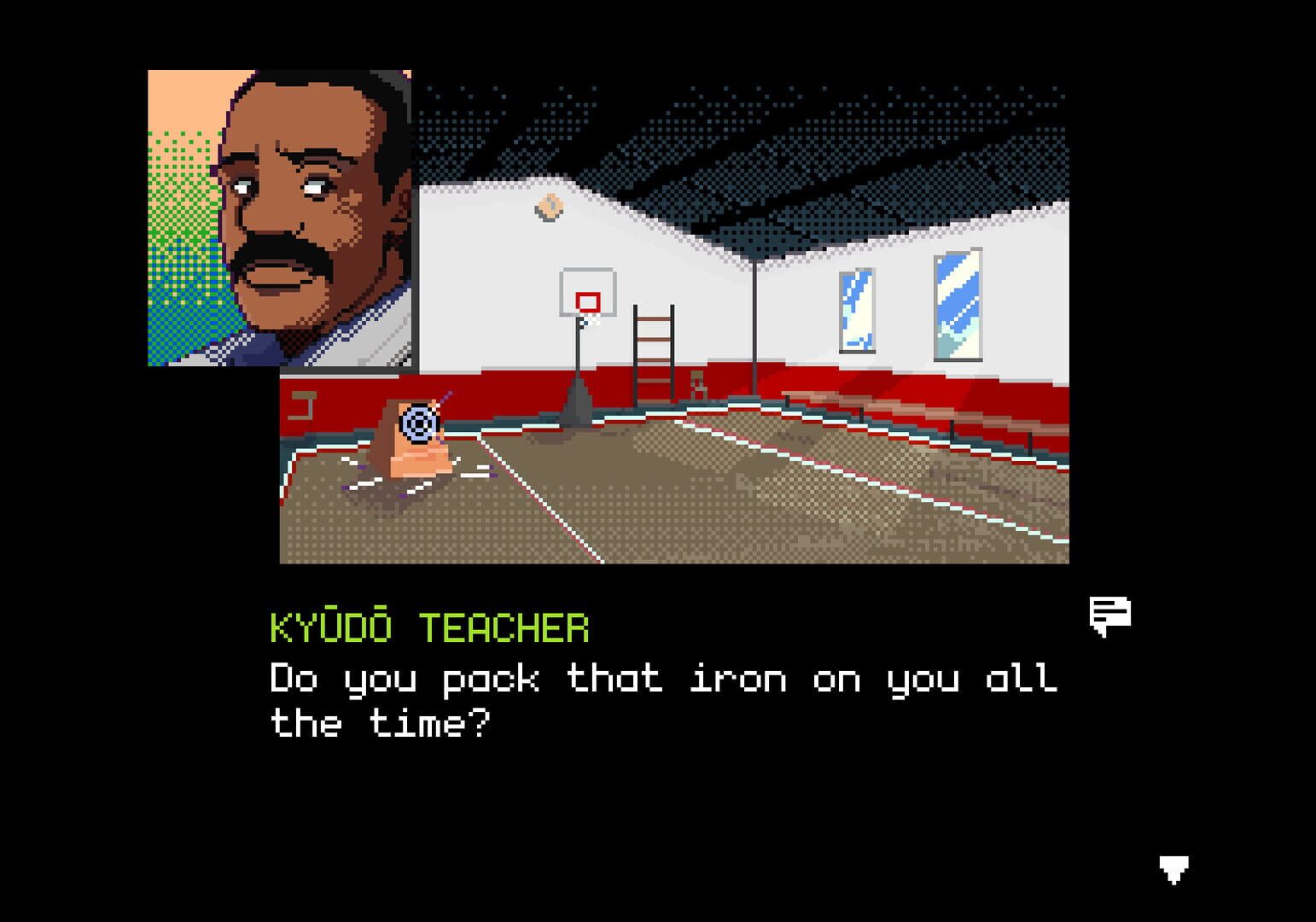
Task: Select the right window with blue stripes
Action: coord(958,303)
